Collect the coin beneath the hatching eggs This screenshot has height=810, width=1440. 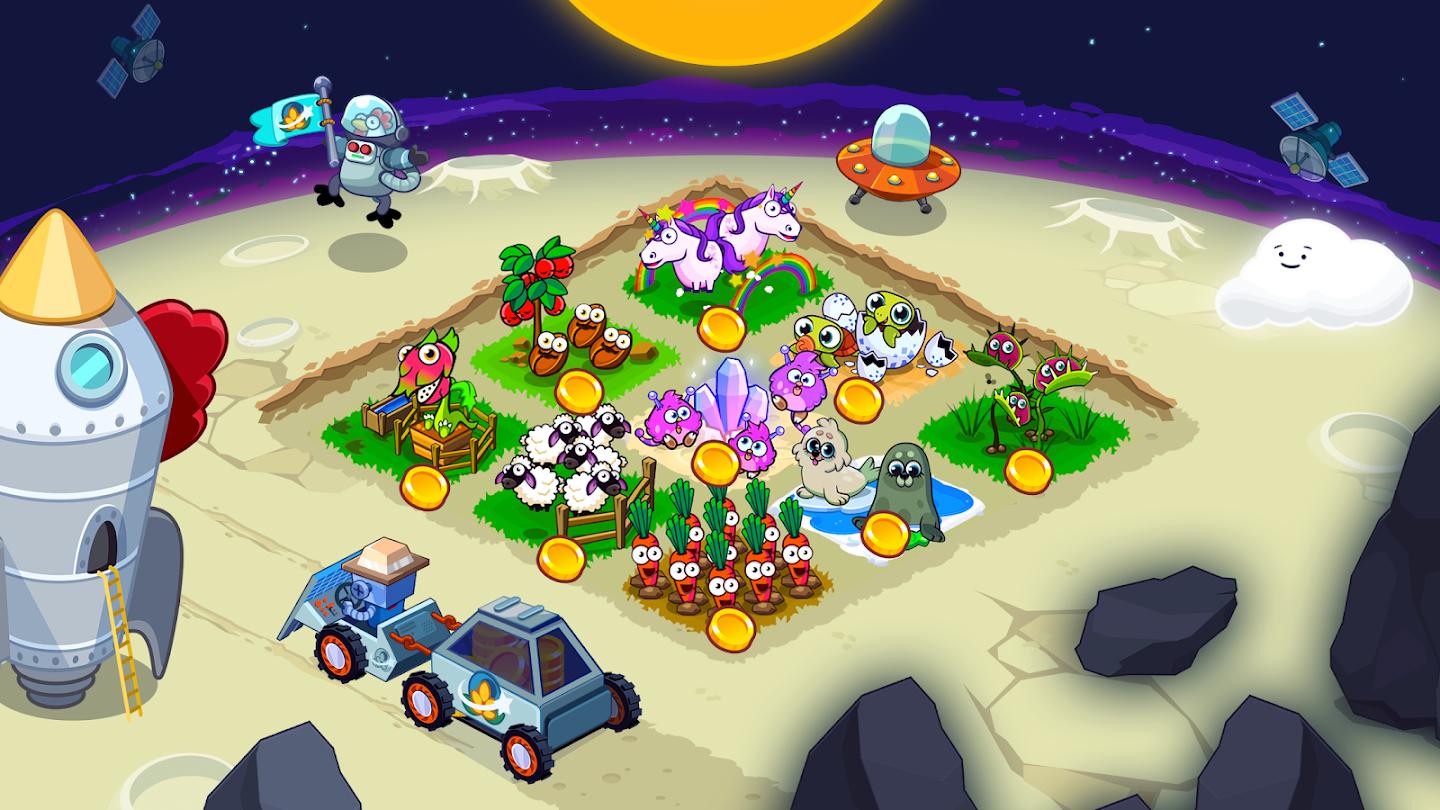point(858,400)
